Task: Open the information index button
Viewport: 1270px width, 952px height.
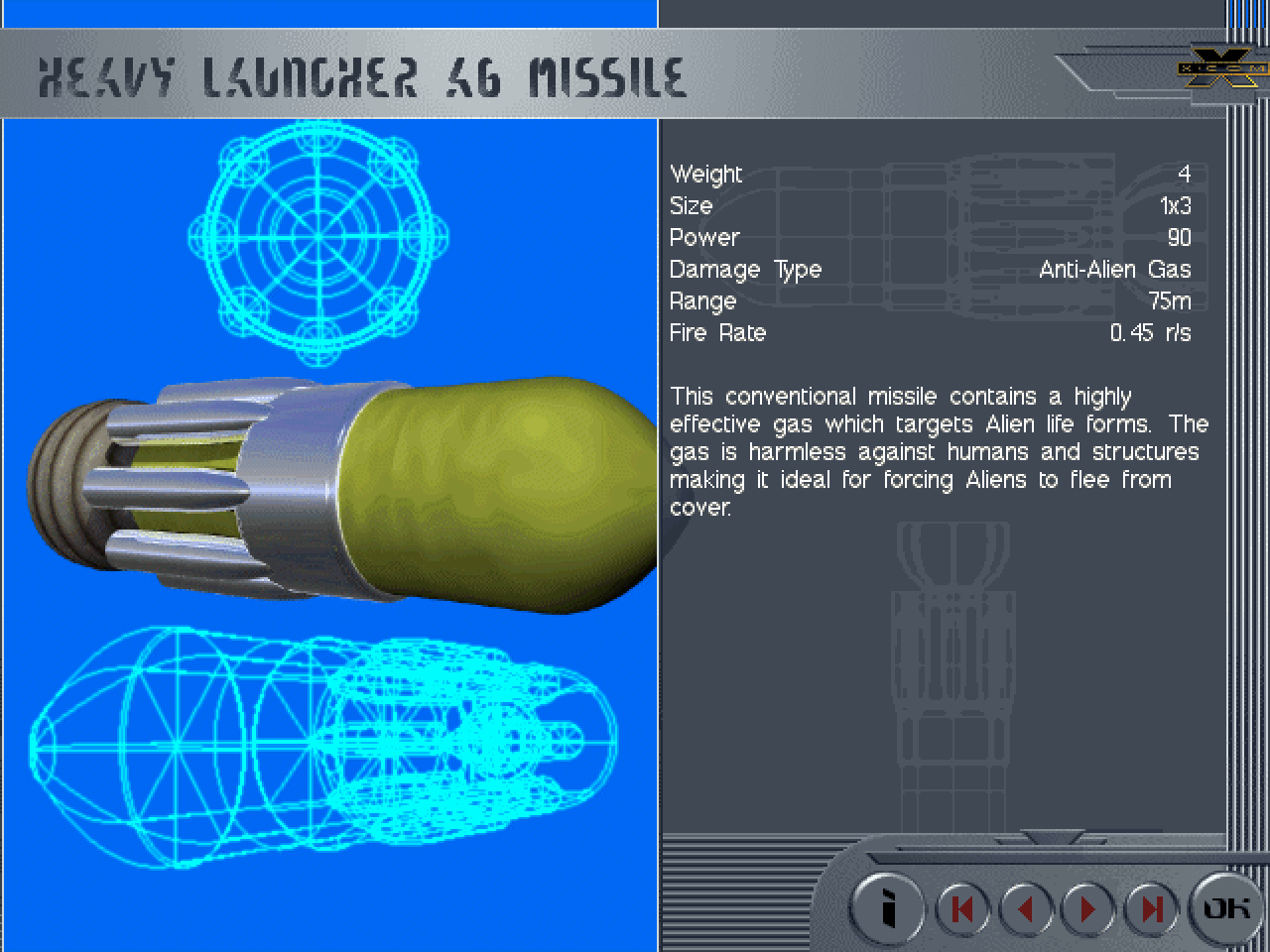Action: click(888, 907)
